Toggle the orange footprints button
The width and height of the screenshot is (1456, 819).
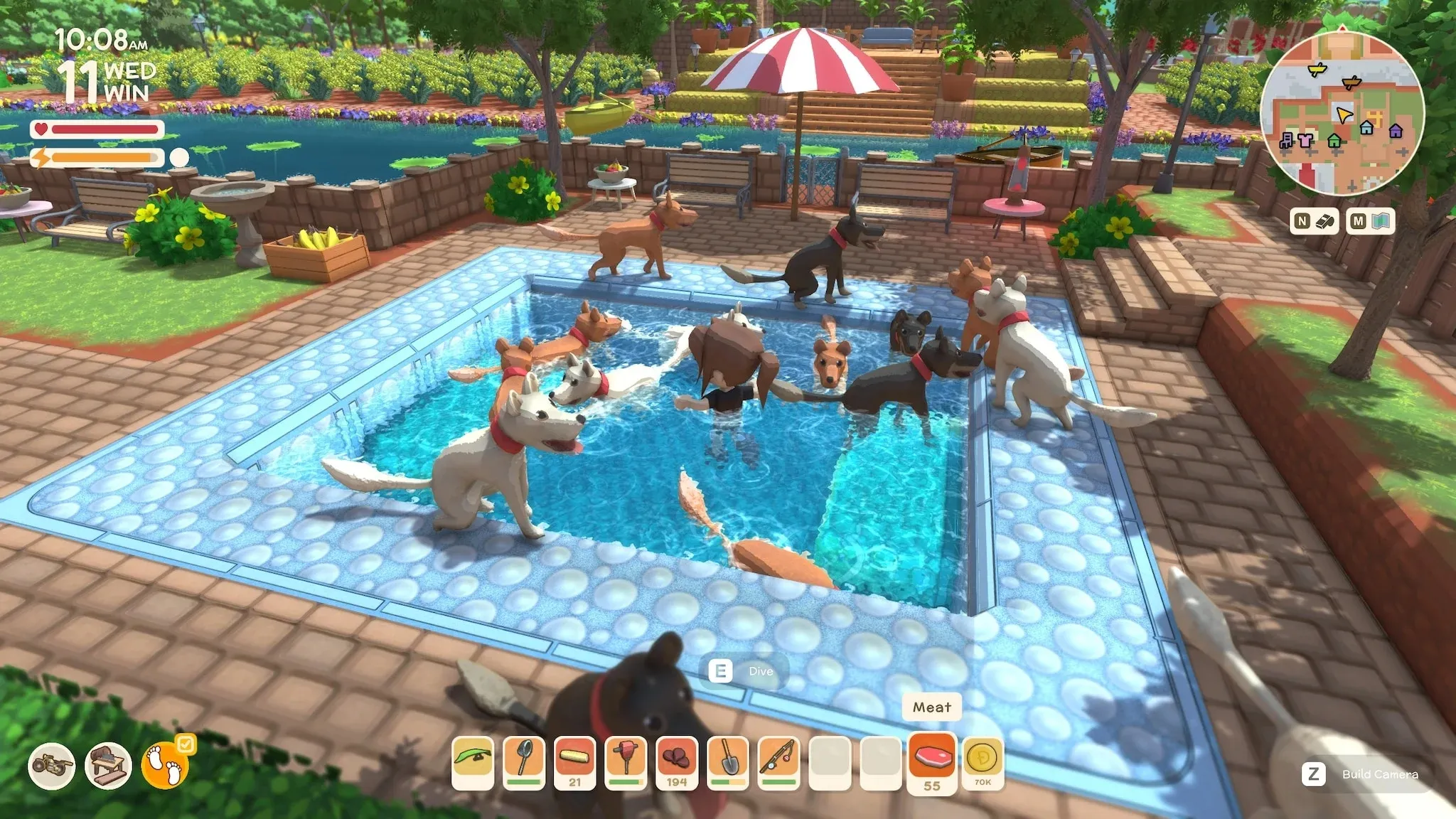(x=165, y=766)
